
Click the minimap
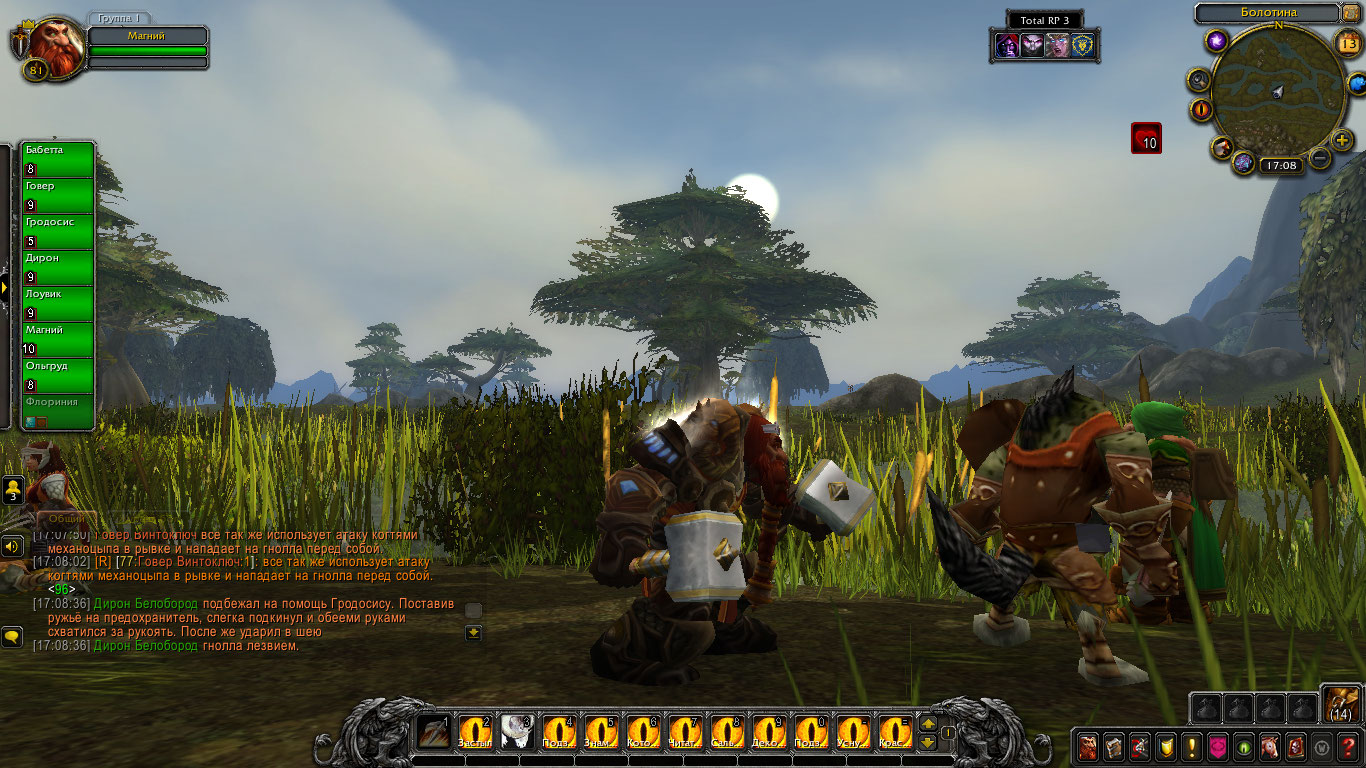tap(1277, 92)
